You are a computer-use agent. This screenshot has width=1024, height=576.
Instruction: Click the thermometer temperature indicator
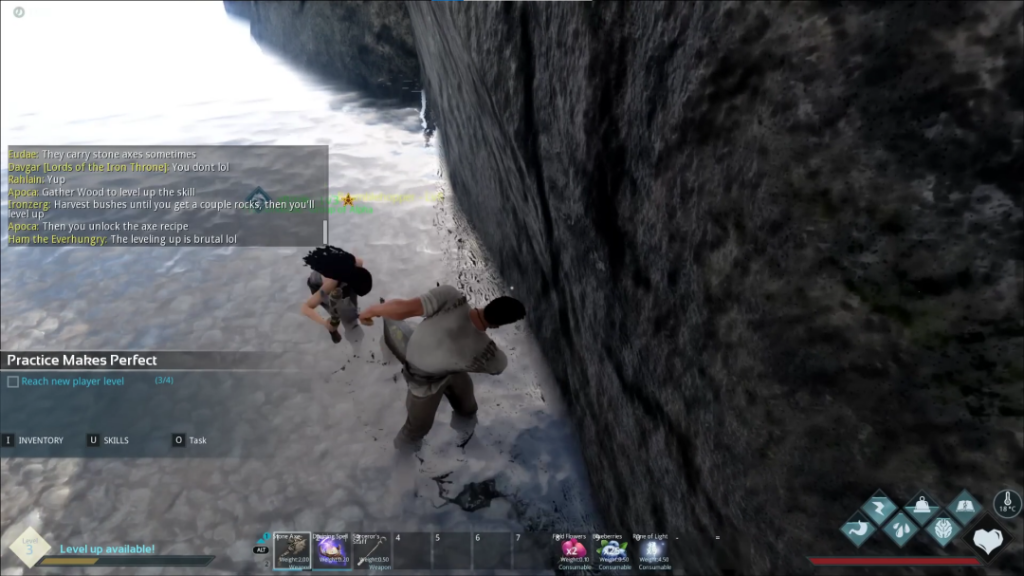point(1006,503)
